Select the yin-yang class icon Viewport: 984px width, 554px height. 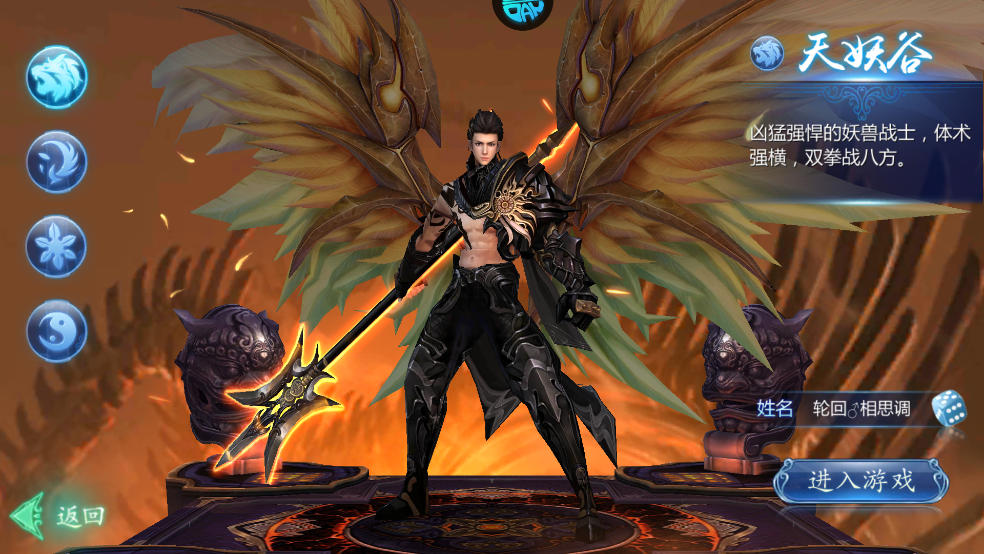[x=57, y=330]
